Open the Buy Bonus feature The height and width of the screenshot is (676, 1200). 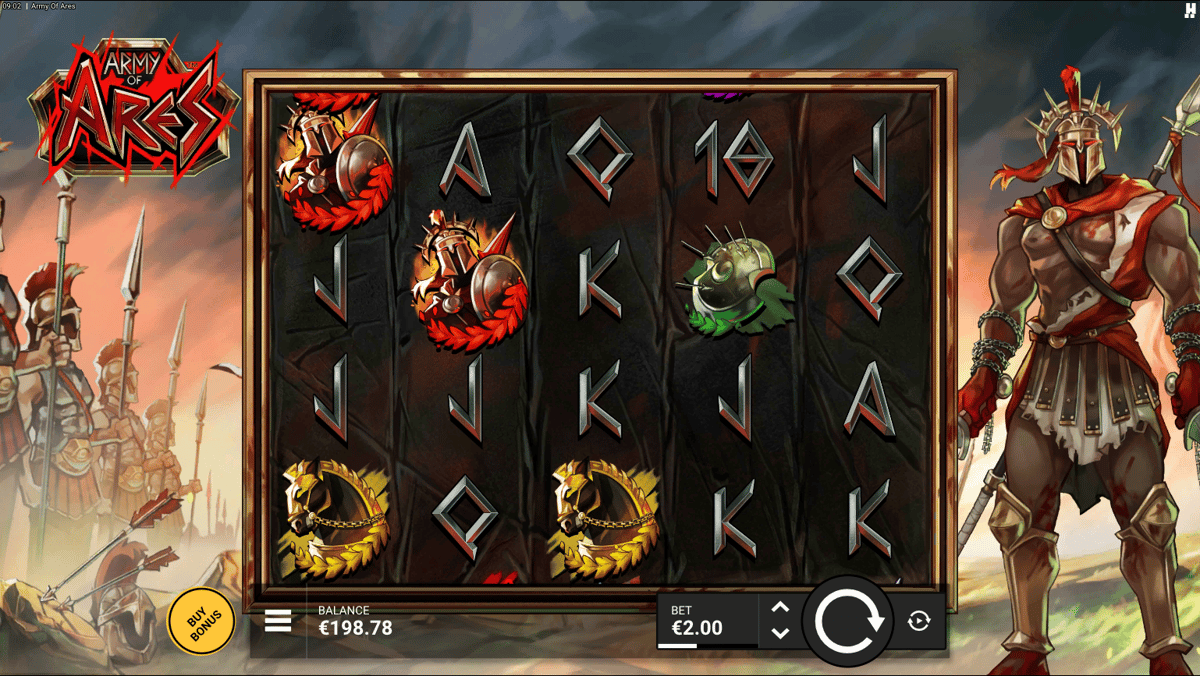201,621
